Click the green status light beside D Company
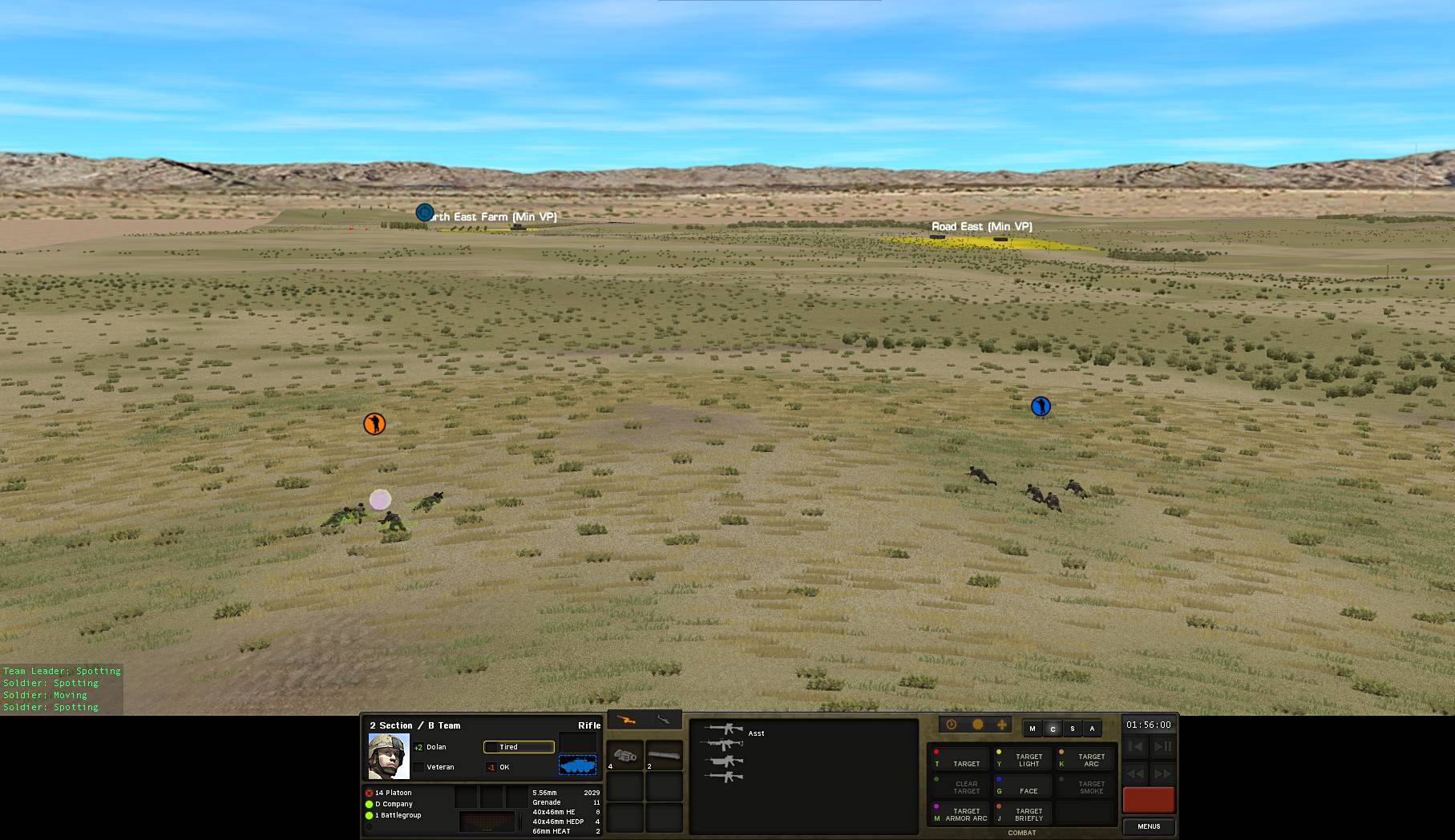 (369, 804)
